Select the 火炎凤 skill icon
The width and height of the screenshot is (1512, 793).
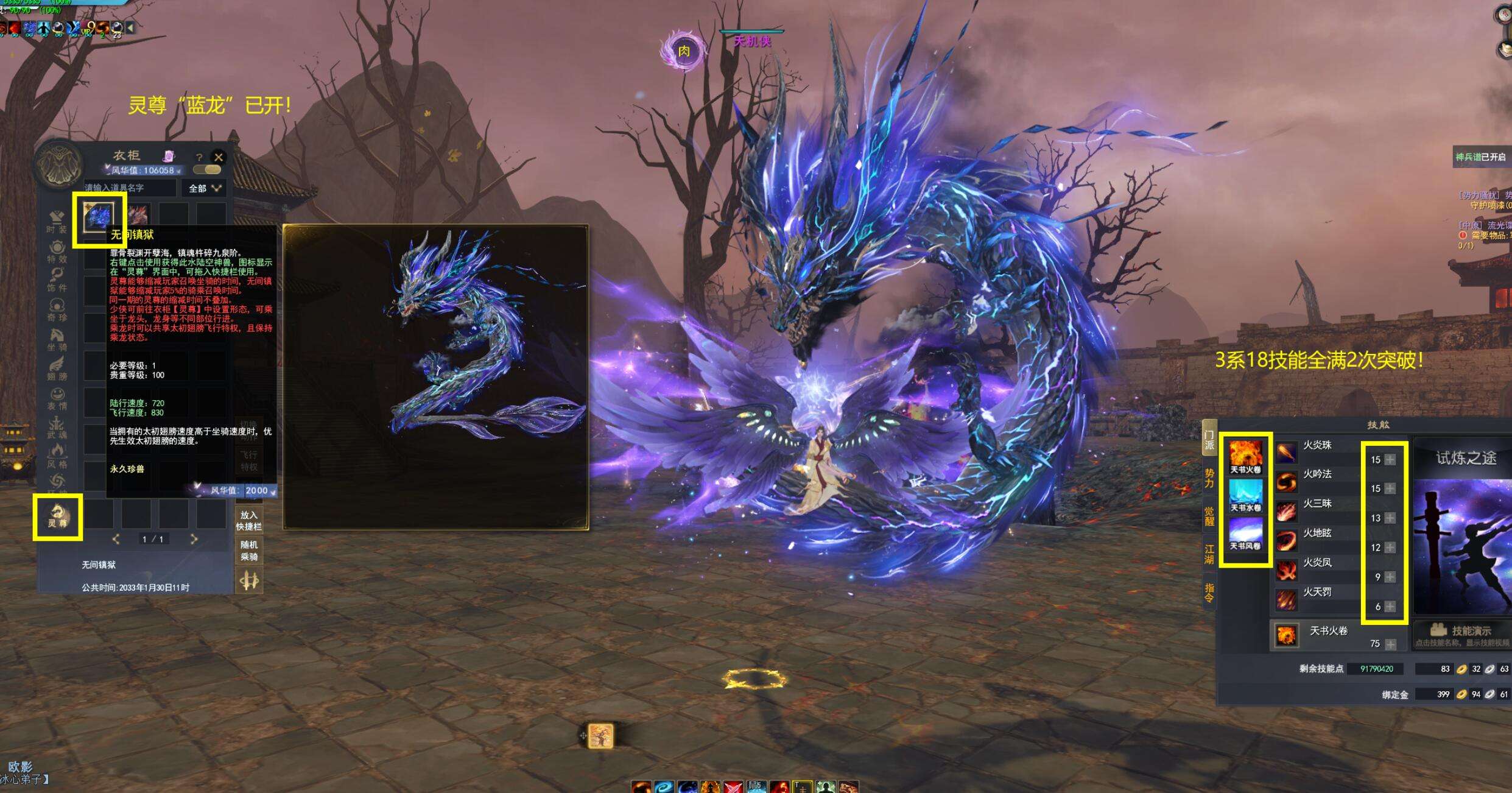click(x=1286, y=571)
